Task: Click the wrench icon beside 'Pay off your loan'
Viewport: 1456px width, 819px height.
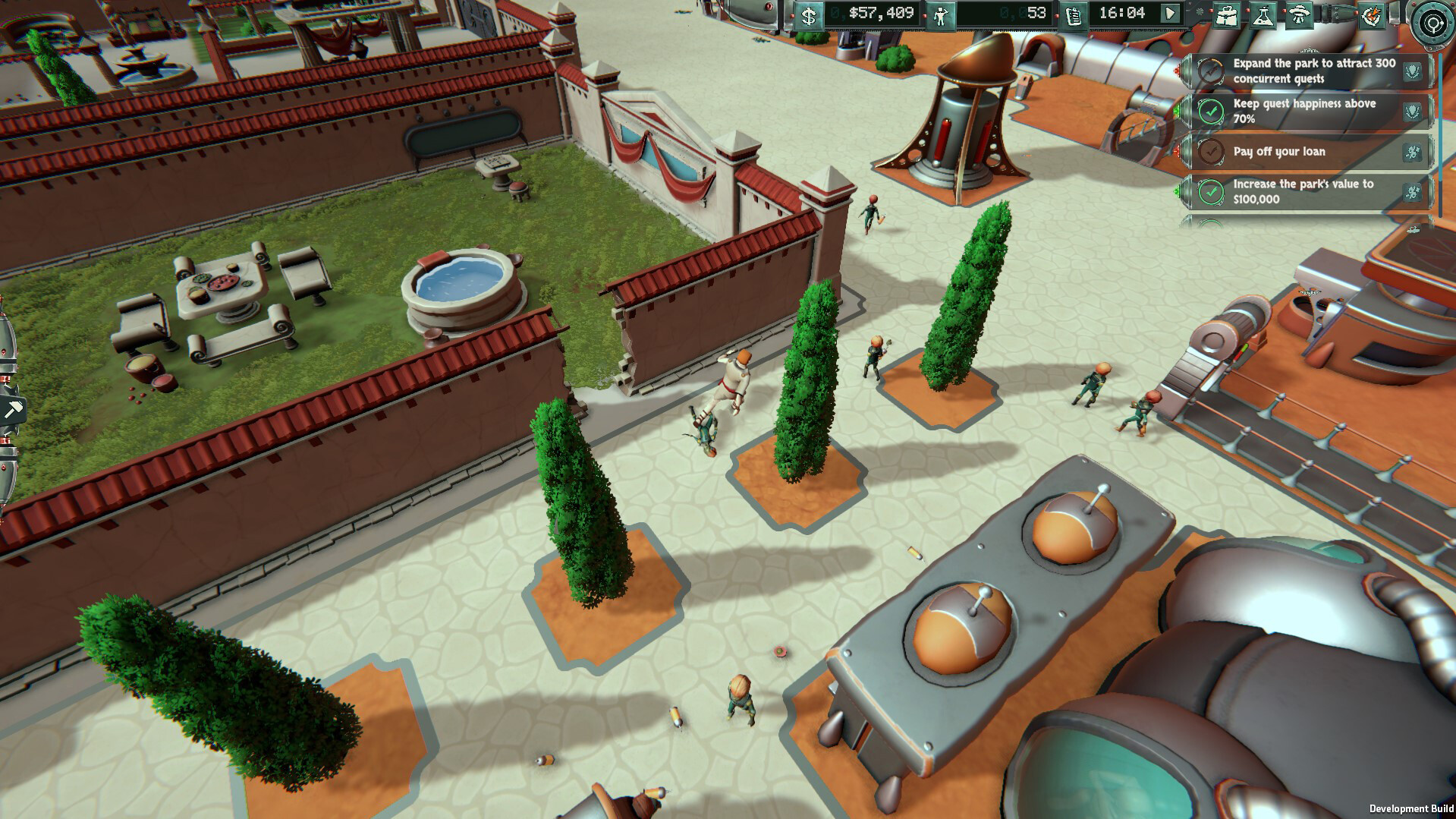Action: [1412, 153]
